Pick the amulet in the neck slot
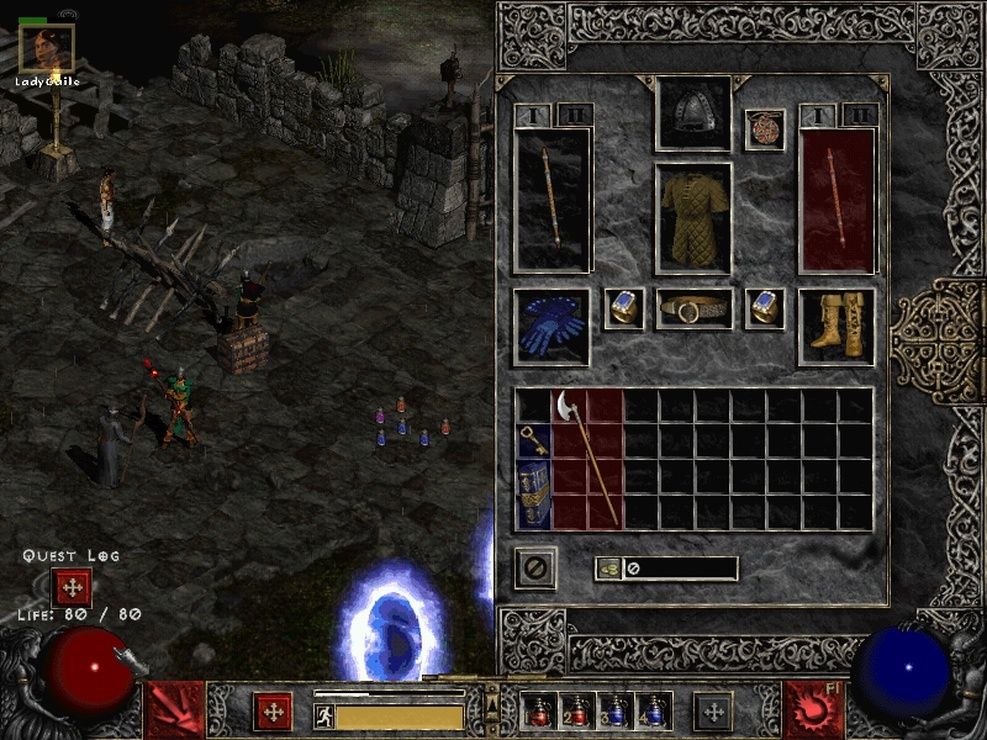The width and height of the screenshot is (987, 740). [x=764, y=129]
